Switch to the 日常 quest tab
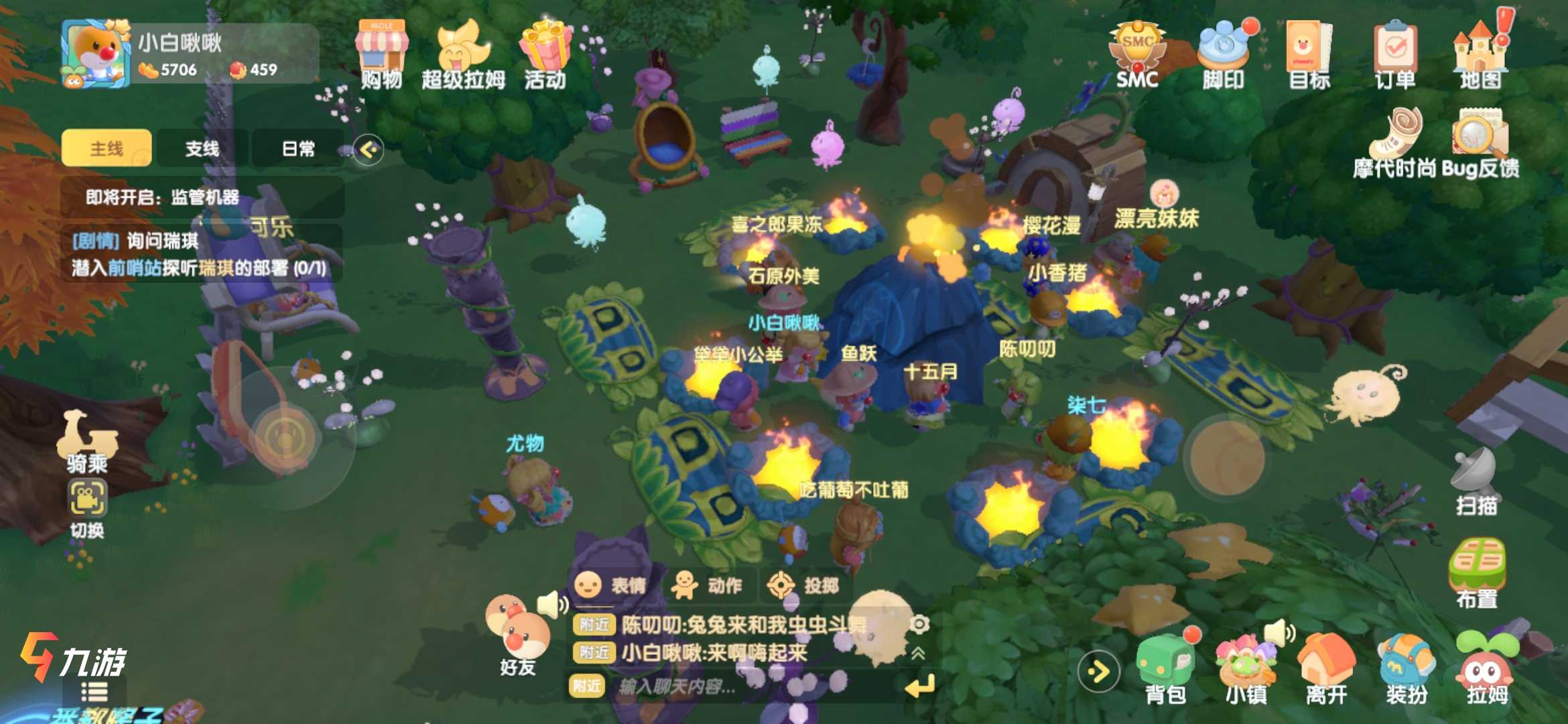 [x=298, y=148]
